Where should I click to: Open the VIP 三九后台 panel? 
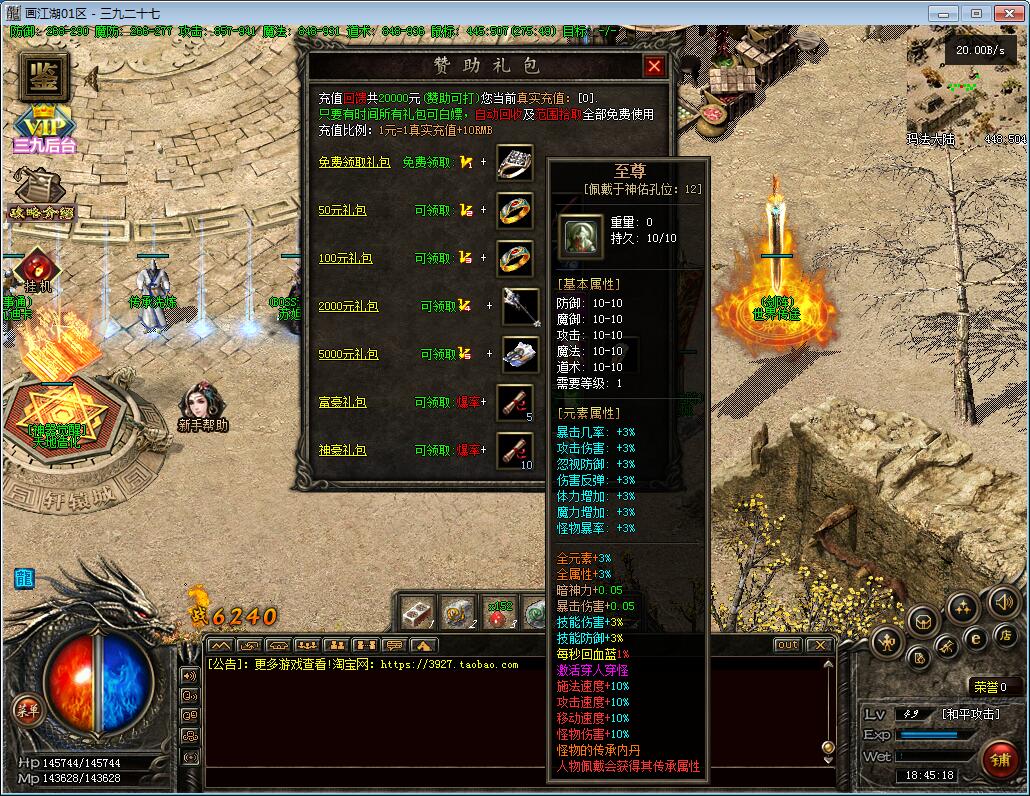(43, 130)
